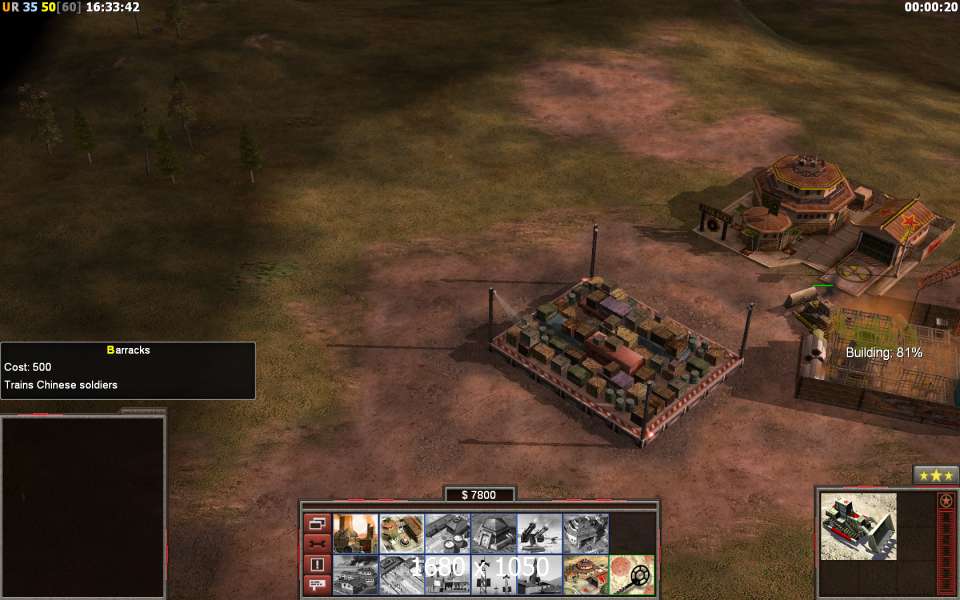Click the exclamation mark button
The height and width of the screenshot is (600, 960).
tap(317, 563)
